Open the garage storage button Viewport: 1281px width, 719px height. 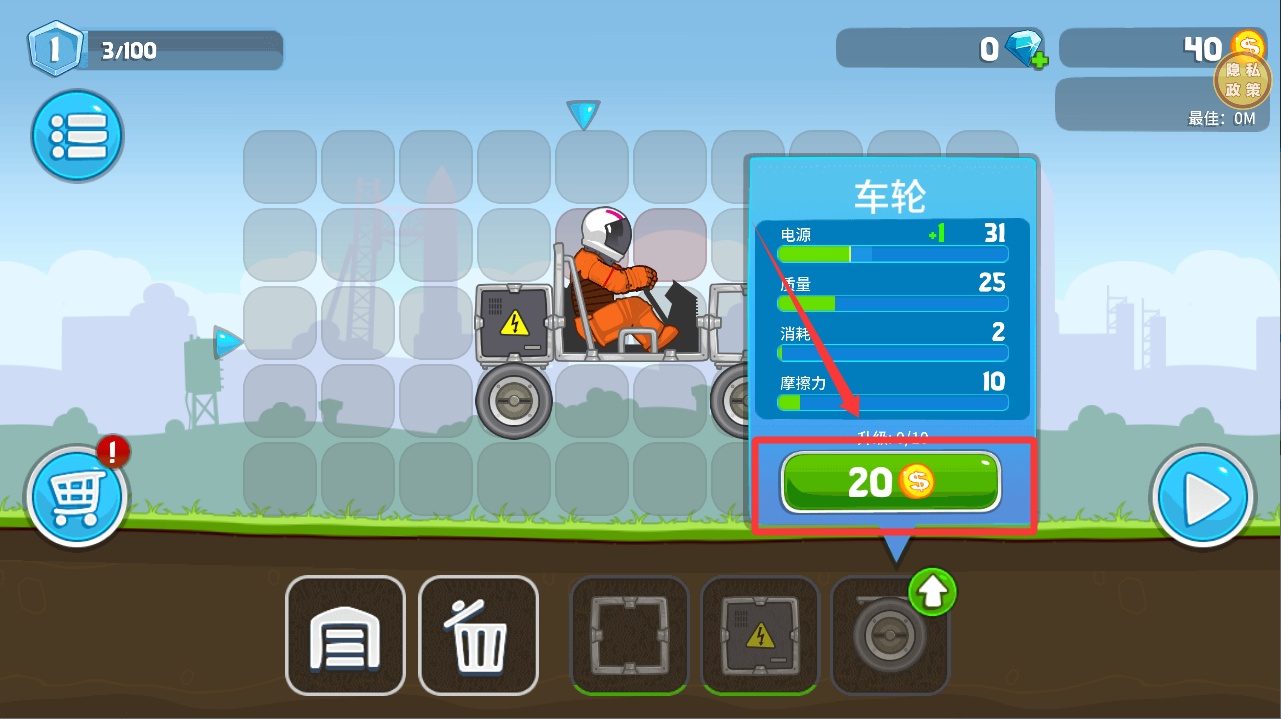pyautogui.click(x=345, y=636)
